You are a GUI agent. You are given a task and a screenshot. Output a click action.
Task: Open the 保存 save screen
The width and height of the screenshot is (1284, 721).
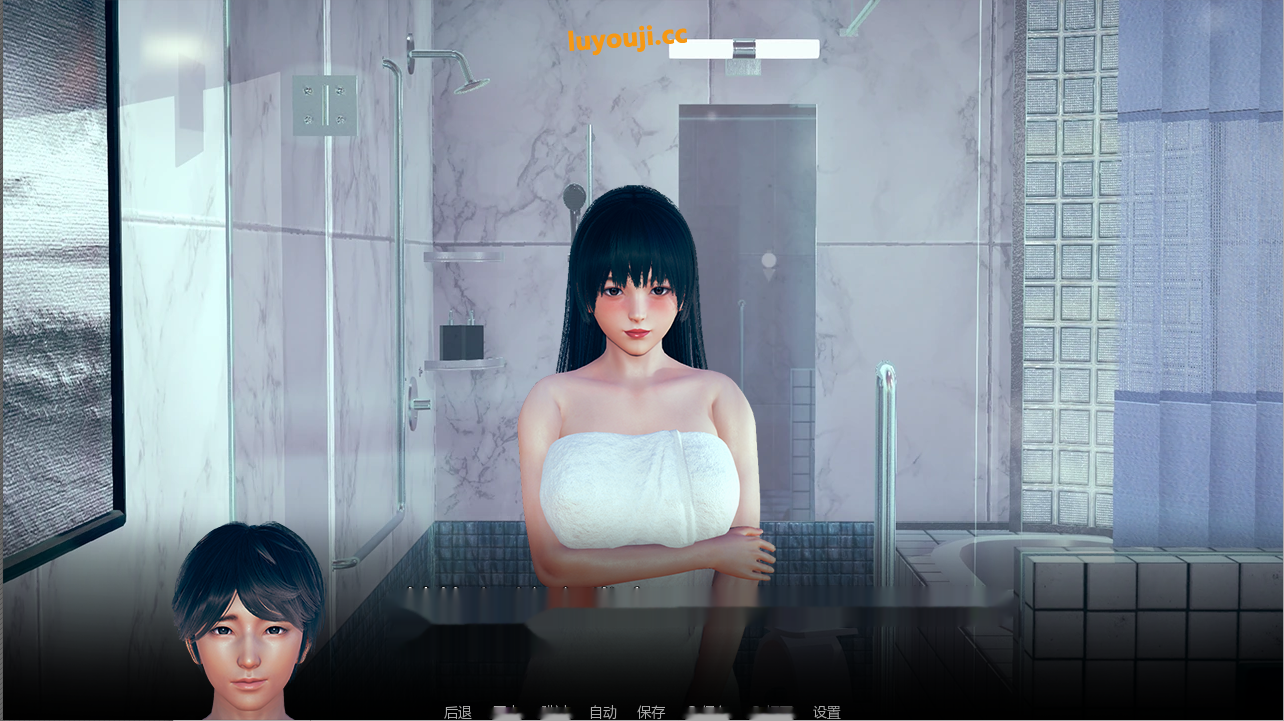(652, 711)
